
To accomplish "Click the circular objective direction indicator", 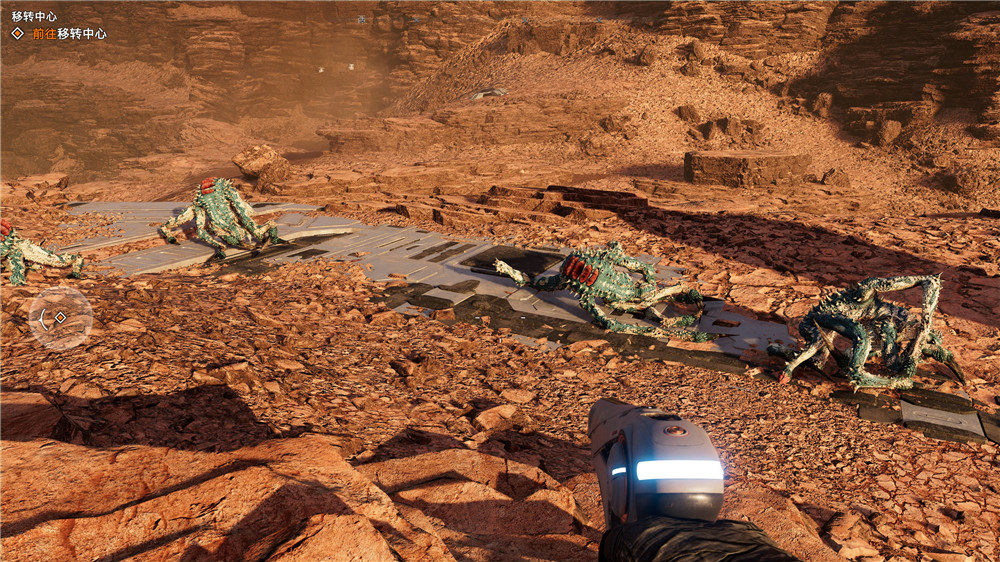I will [60, 318].
